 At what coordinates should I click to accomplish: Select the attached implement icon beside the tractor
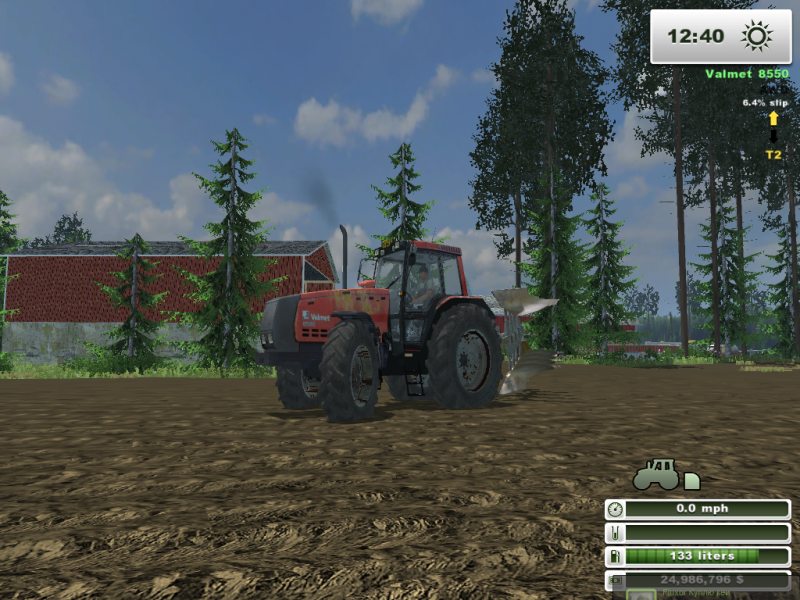coord(692,481)
